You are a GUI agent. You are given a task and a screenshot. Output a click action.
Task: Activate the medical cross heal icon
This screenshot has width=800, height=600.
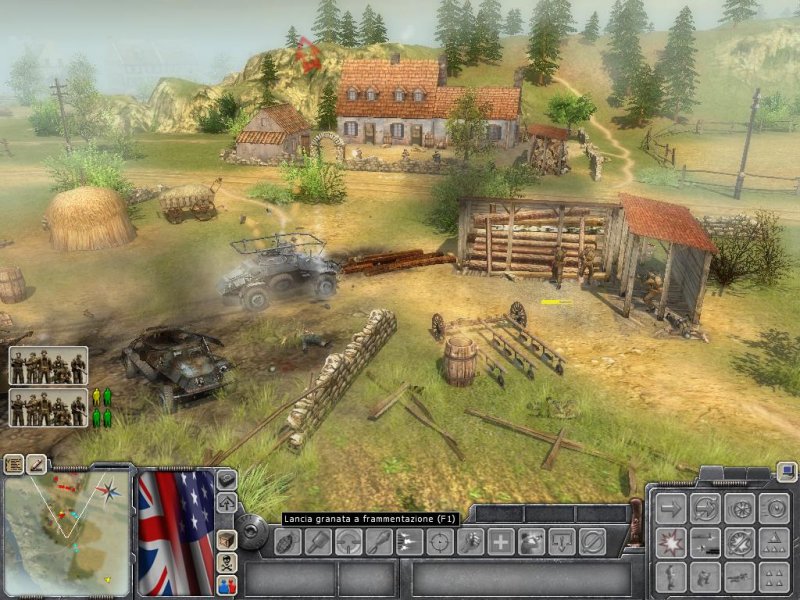[x=500, y=542]
